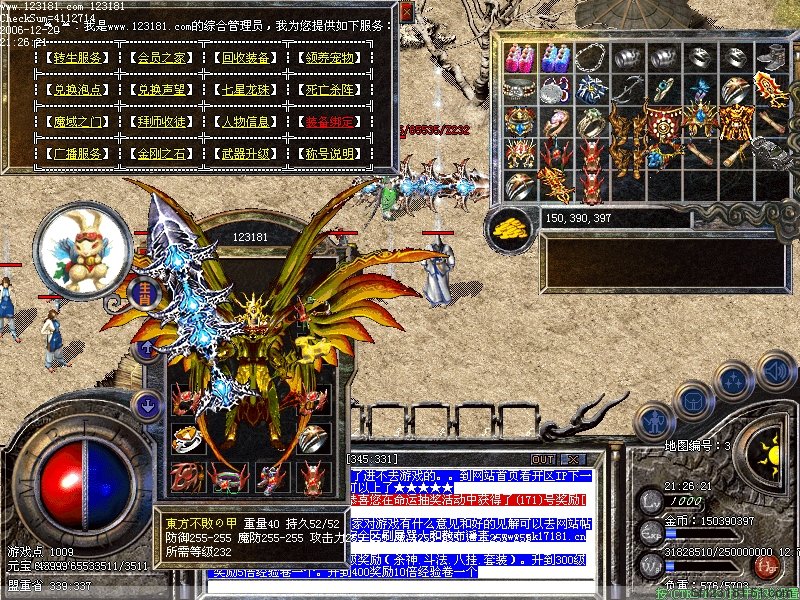Enter 魔域之门 from the service list
This screenshot has height=600, width=800.
77,122
